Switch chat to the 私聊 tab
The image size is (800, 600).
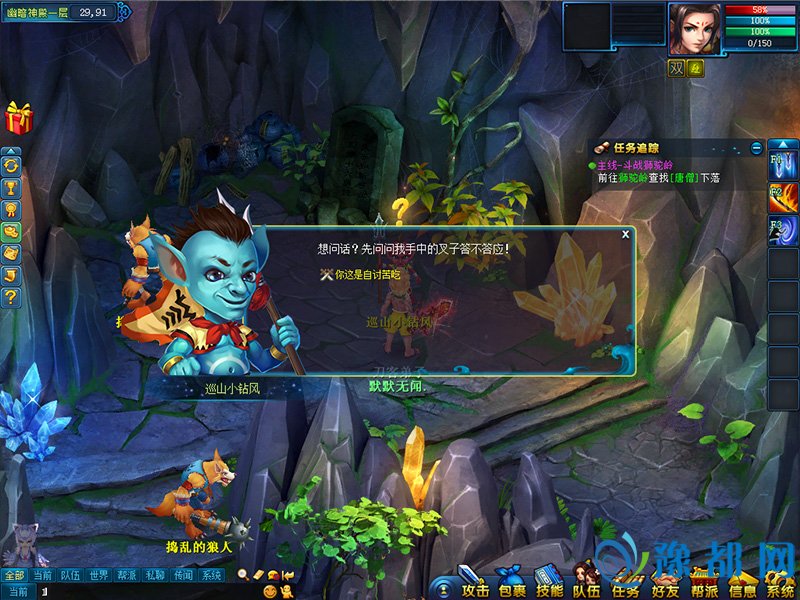click(154, 575)
